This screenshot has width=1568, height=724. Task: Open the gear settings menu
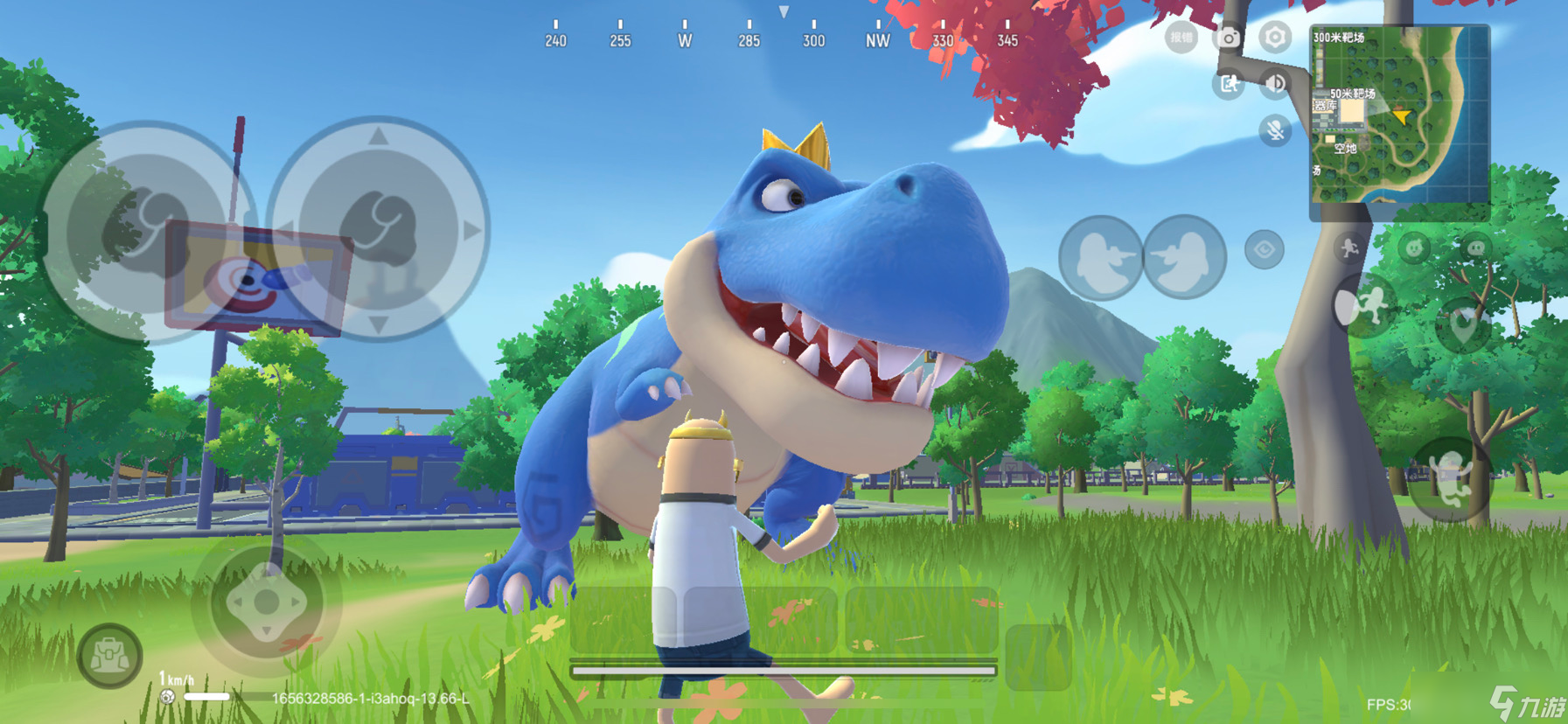(1275, 38)
